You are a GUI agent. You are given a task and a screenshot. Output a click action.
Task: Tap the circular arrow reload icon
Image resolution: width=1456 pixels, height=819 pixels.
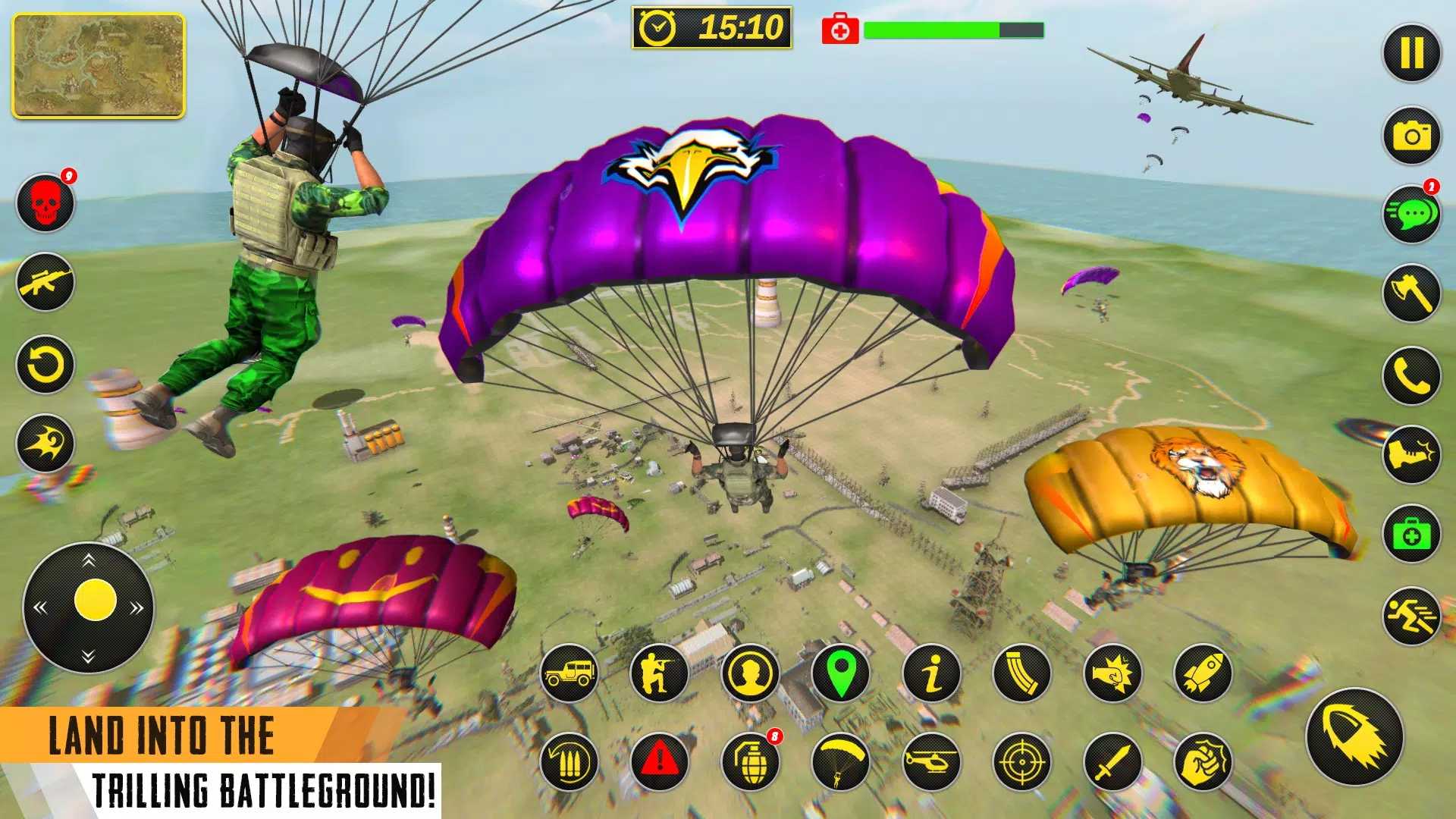[45, 365]
